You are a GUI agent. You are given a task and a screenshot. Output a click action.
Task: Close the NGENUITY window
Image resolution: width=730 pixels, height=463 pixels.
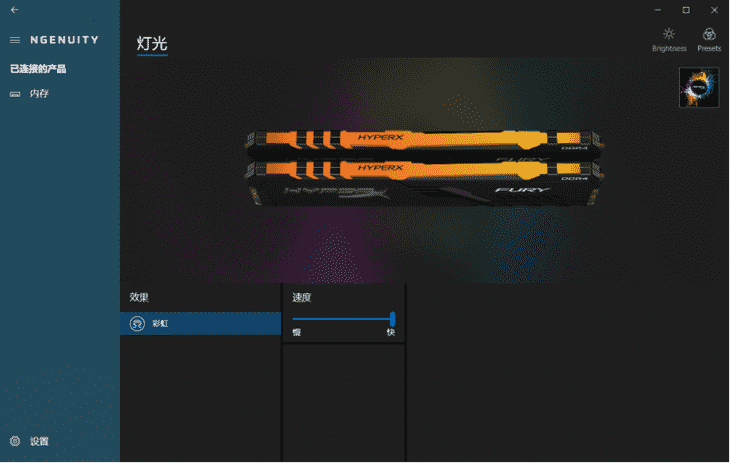point(713,10)
